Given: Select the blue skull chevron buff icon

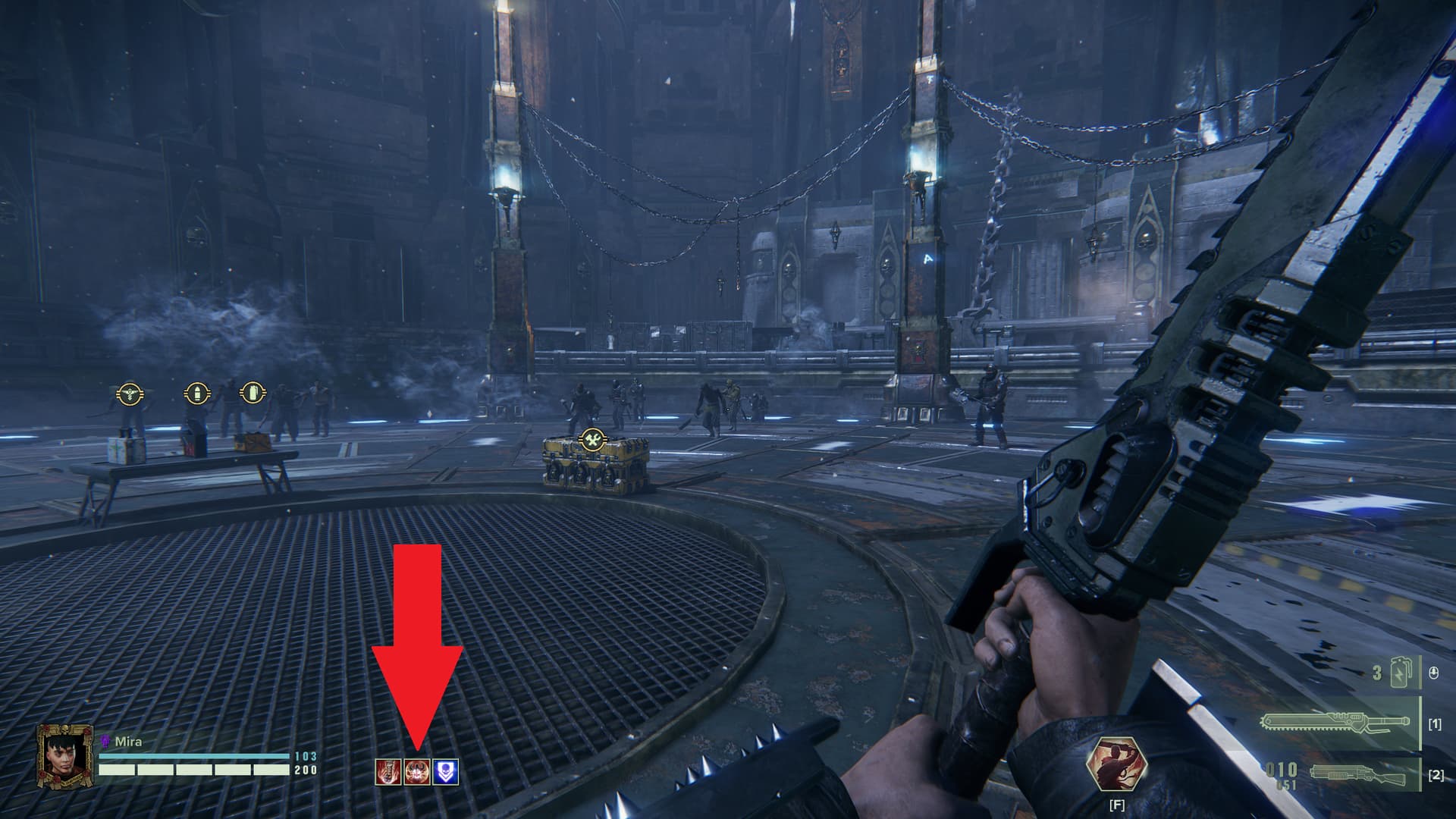Looking at the screenshot, I should [446, 772].
